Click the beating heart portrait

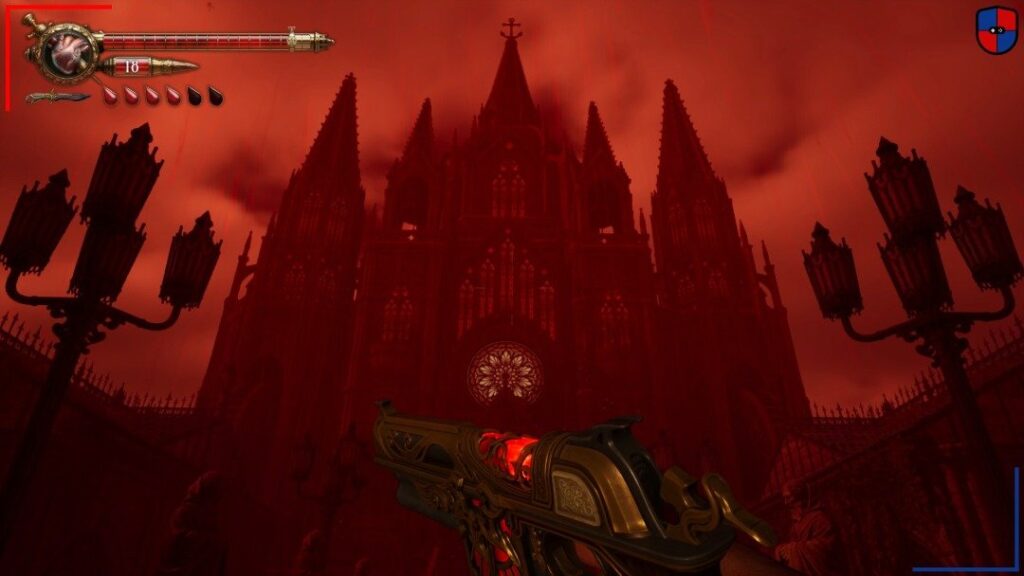(69, 50)
